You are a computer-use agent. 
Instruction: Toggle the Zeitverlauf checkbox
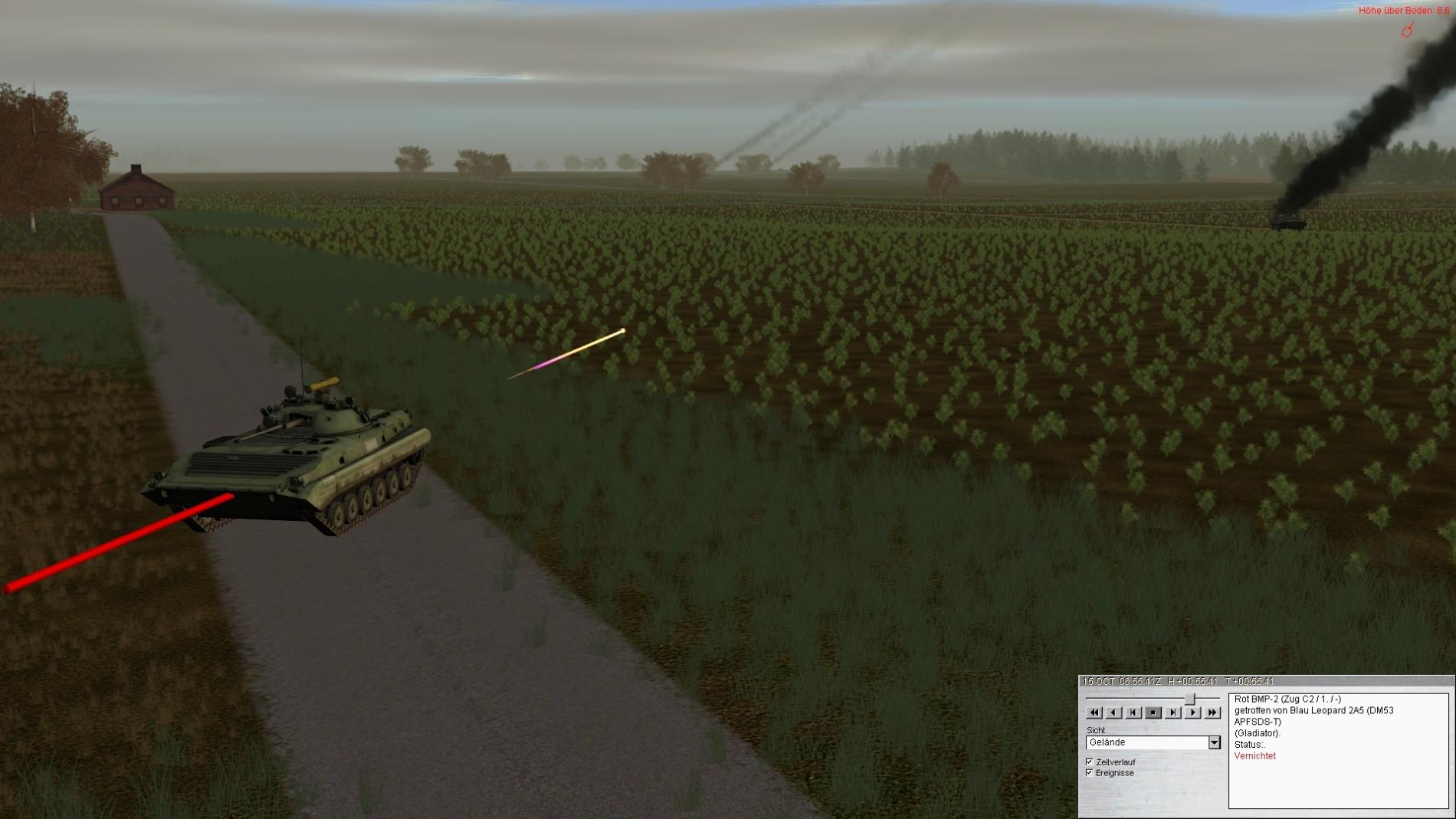click(x=1090, y=762)
